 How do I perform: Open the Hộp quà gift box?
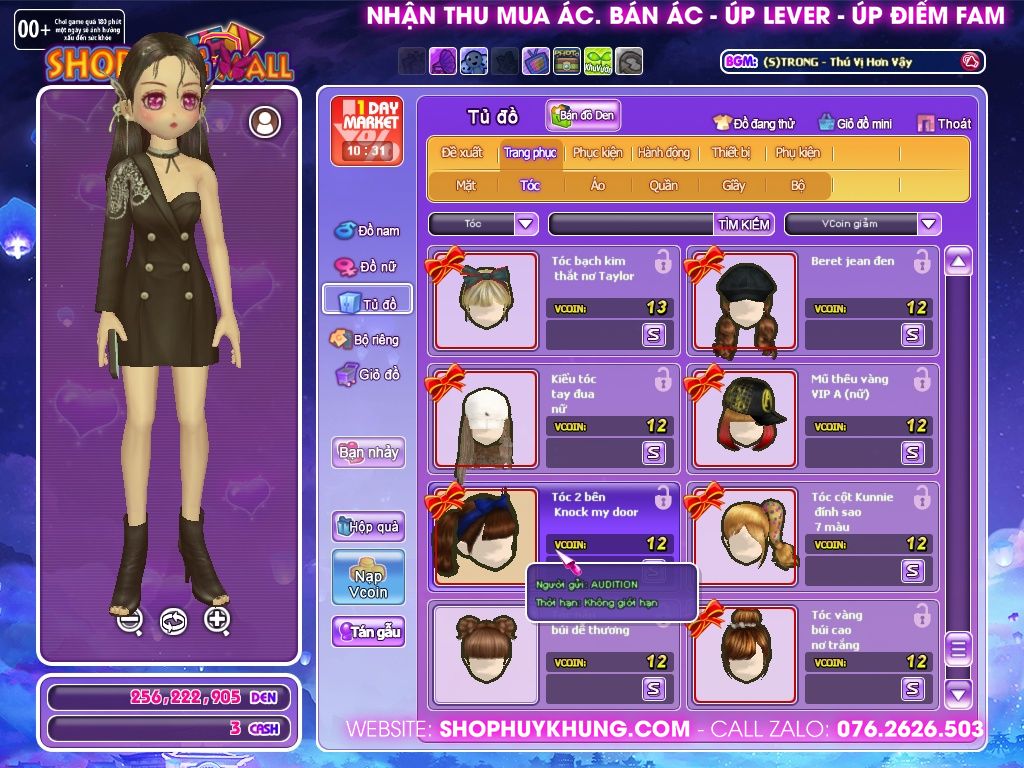[x=368, y=526]
